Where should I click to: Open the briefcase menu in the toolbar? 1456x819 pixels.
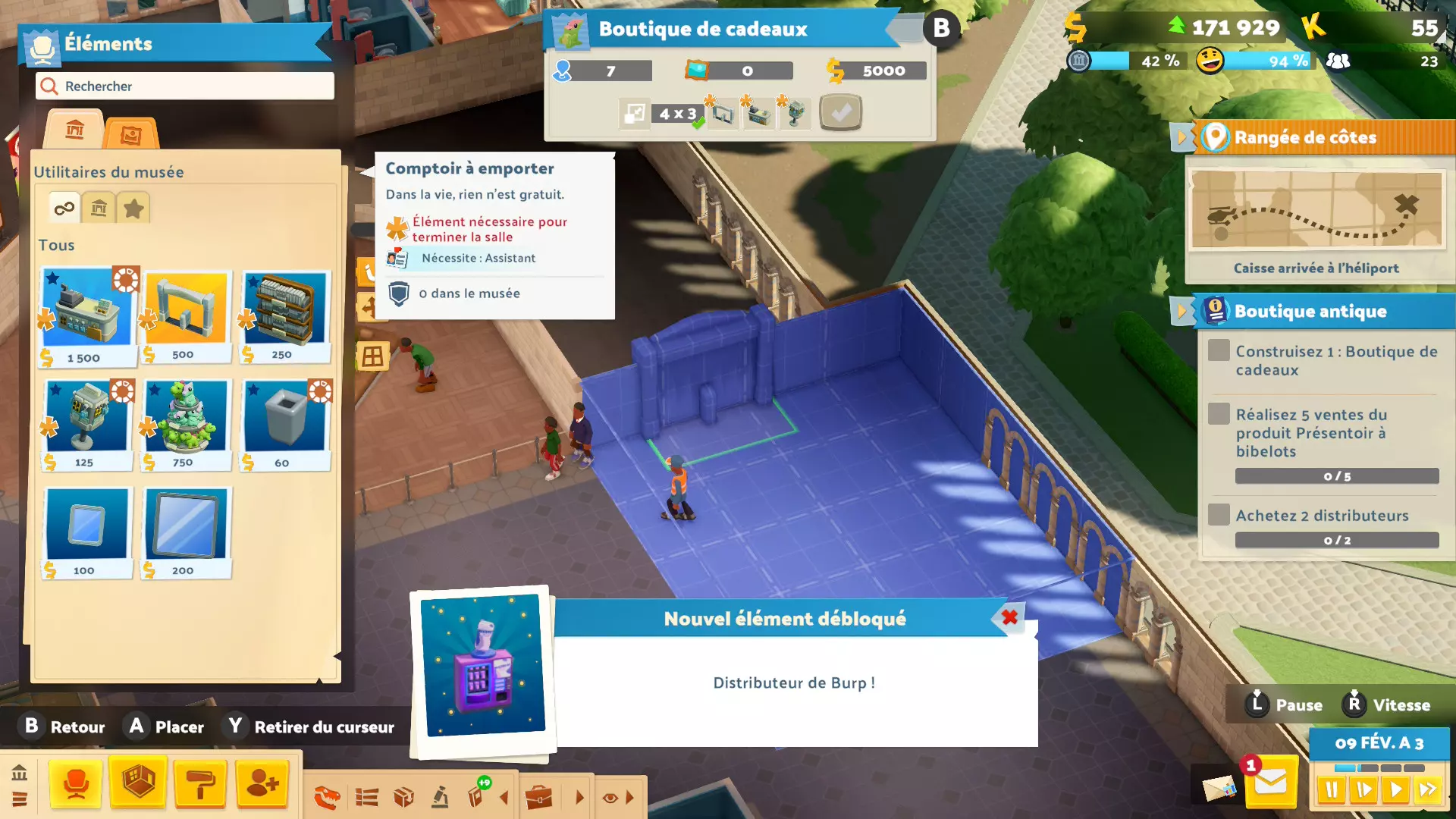(x=538, y=798)
